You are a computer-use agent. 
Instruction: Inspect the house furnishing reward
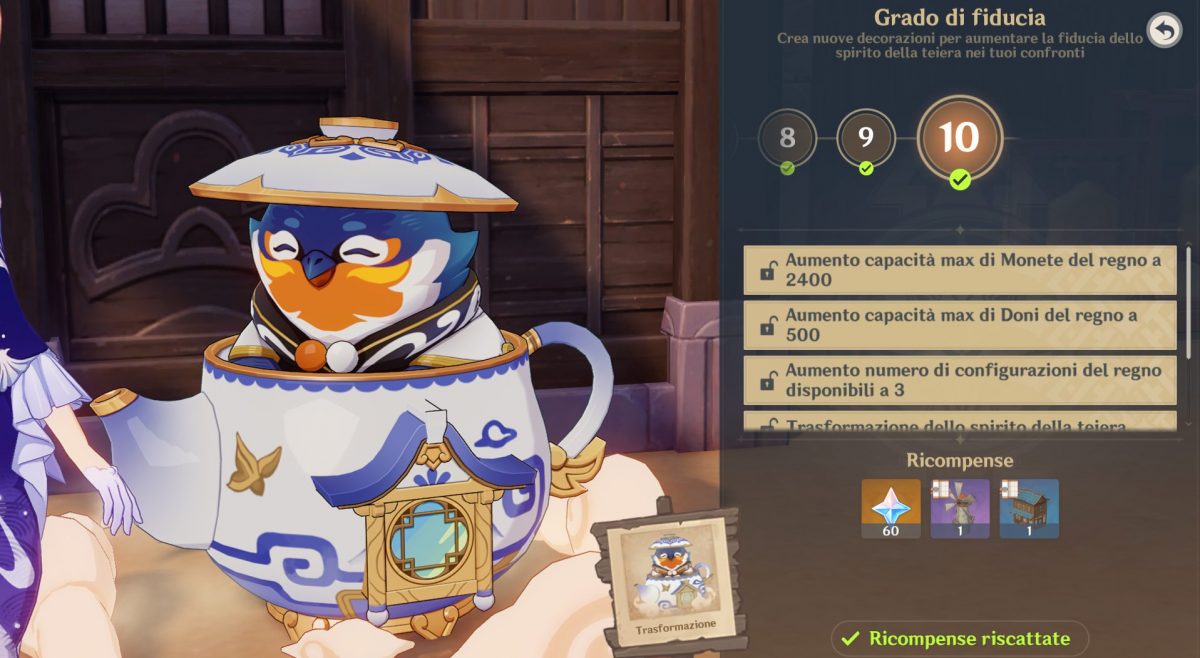(x=1029, y=508)
